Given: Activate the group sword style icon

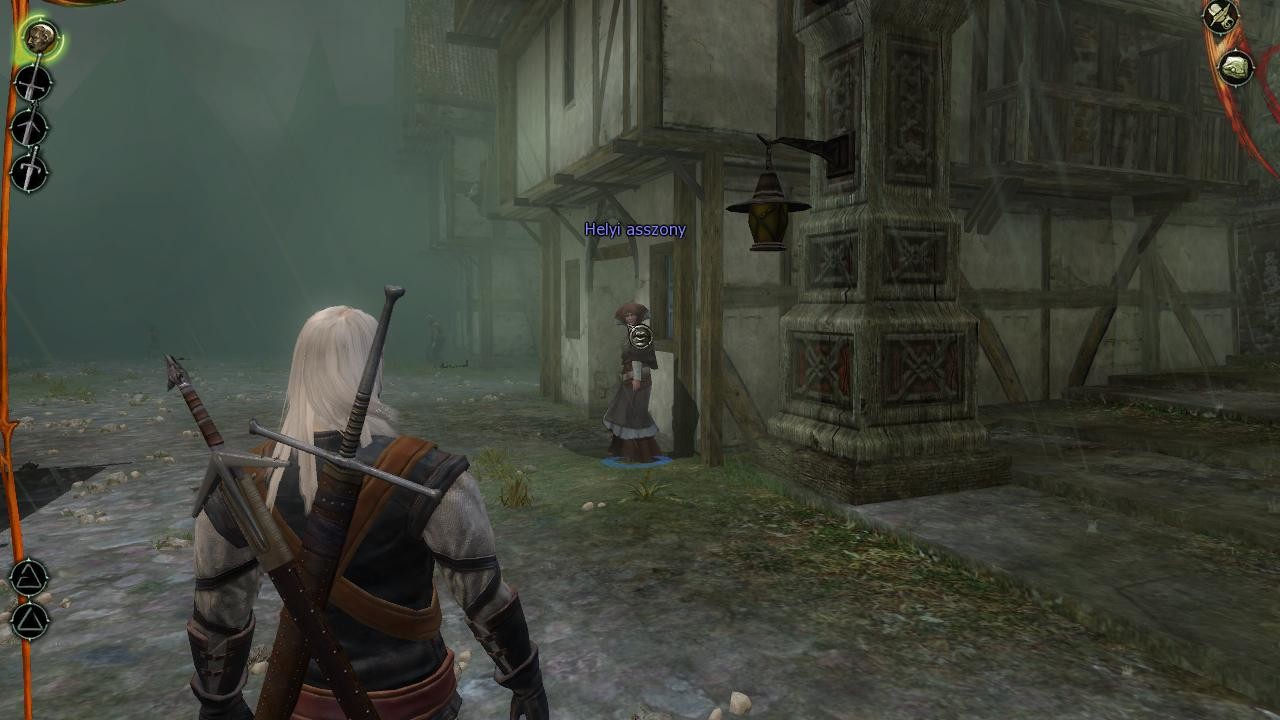Looking at the screenshot, I should tap(29, 172).
